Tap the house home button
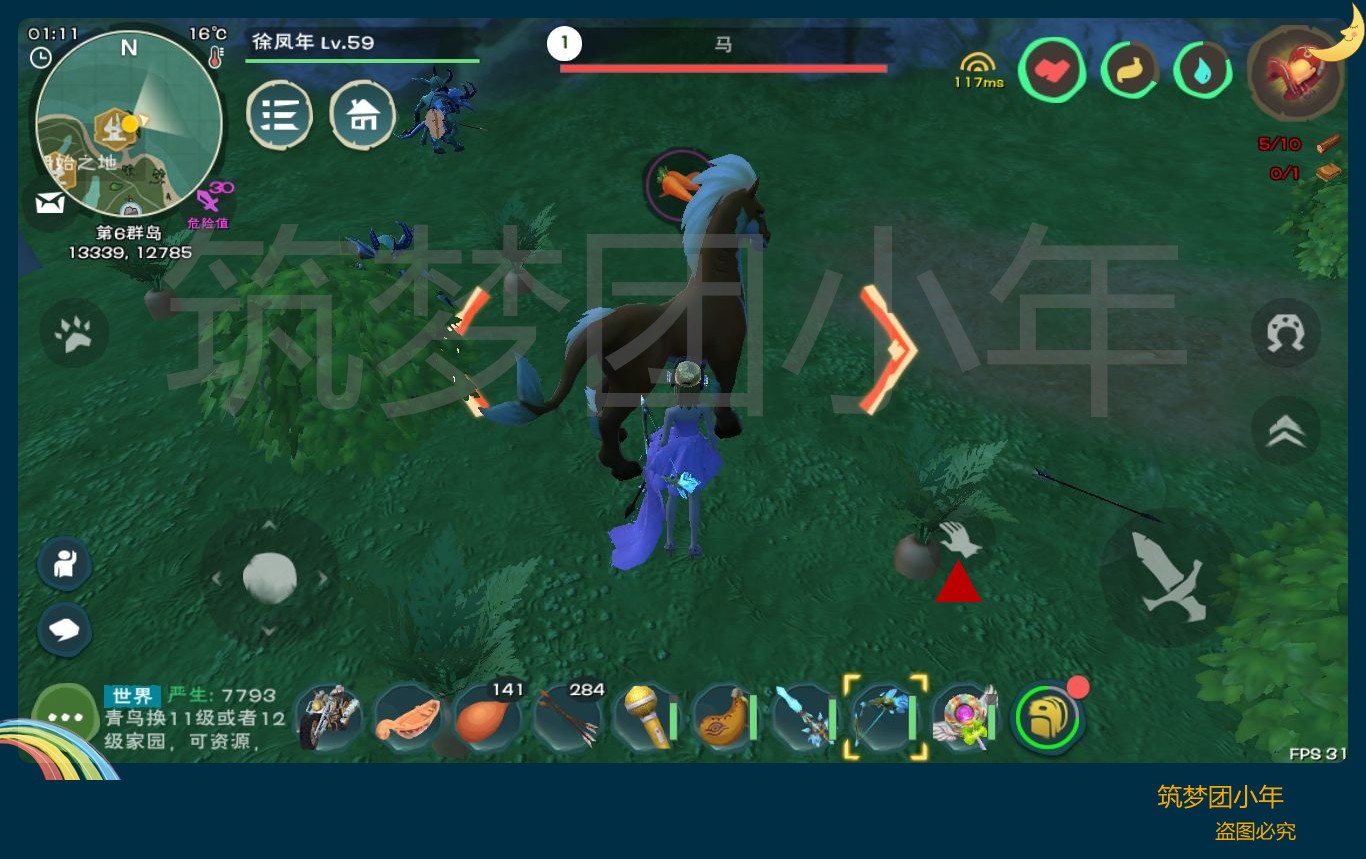 pos(362,116)
